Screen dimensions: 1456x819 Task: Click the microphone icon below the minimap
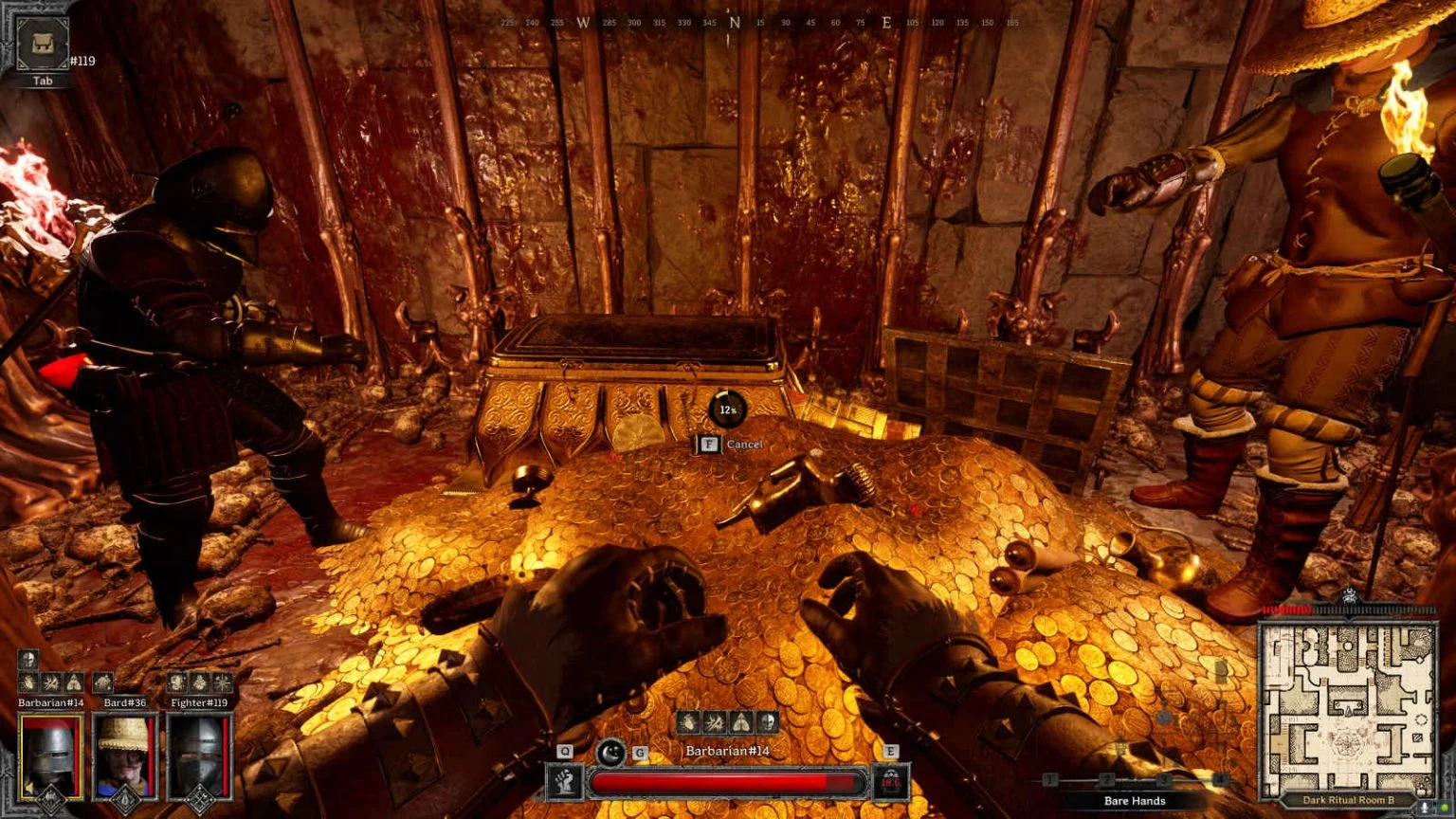(x=1425, y=806)
